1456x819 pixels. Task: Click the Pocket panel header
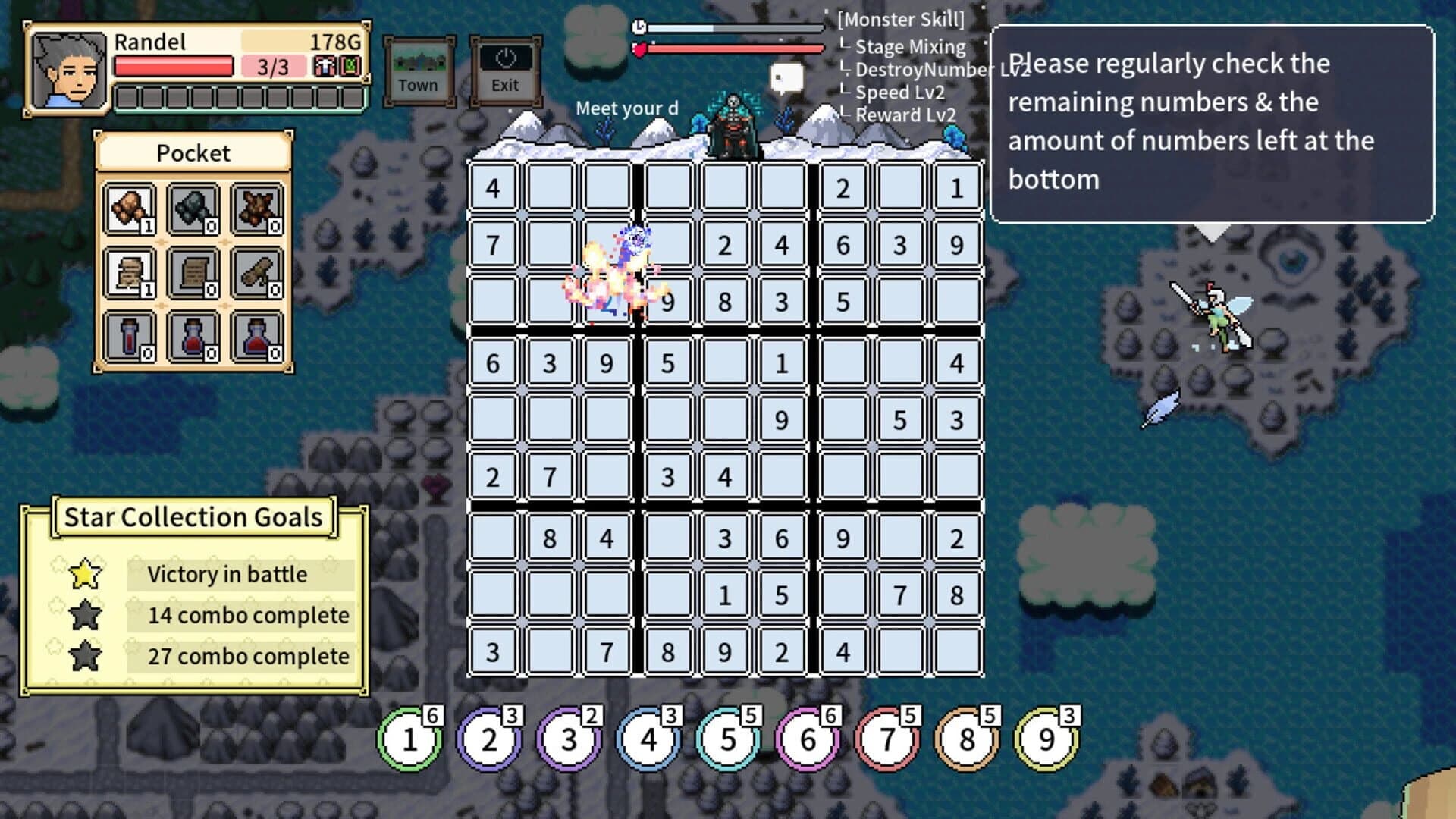click(x=193, y=152)
